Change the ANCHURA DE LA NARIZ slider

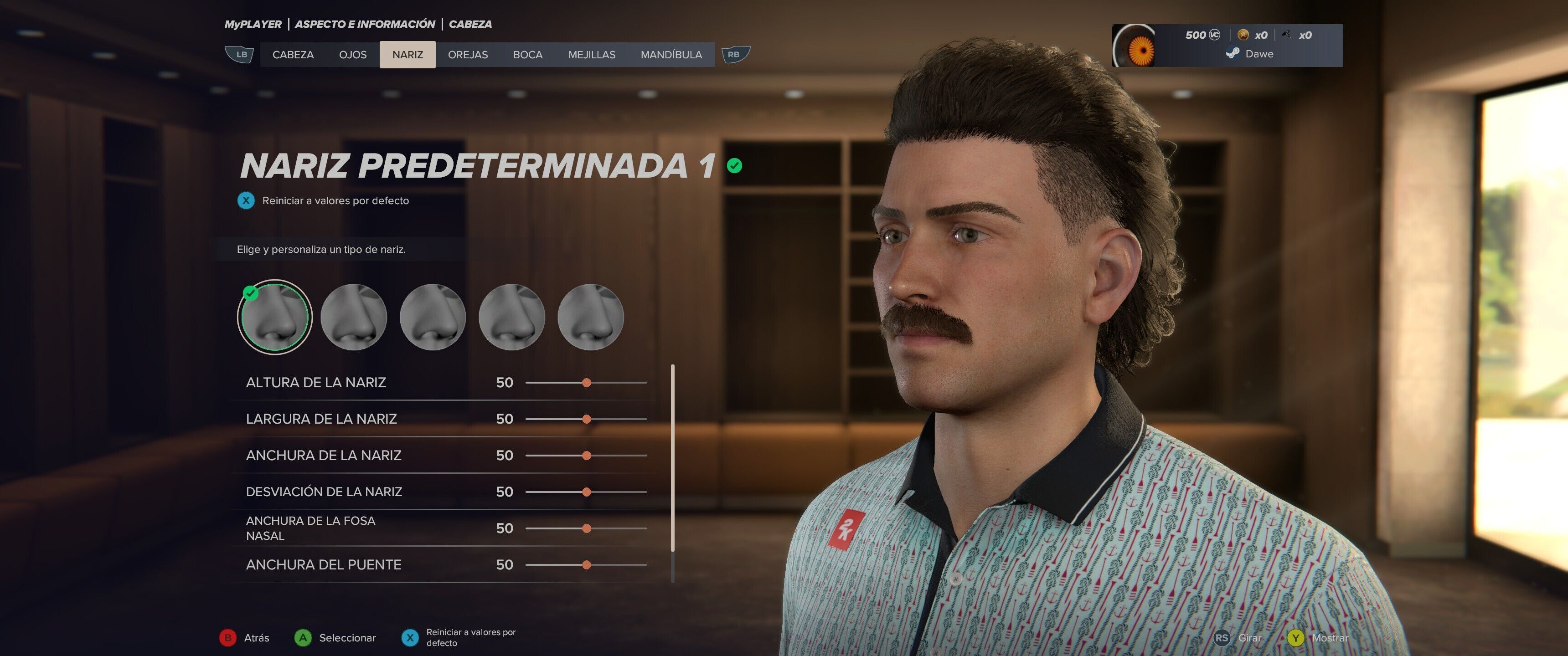(x=586, y=456)
